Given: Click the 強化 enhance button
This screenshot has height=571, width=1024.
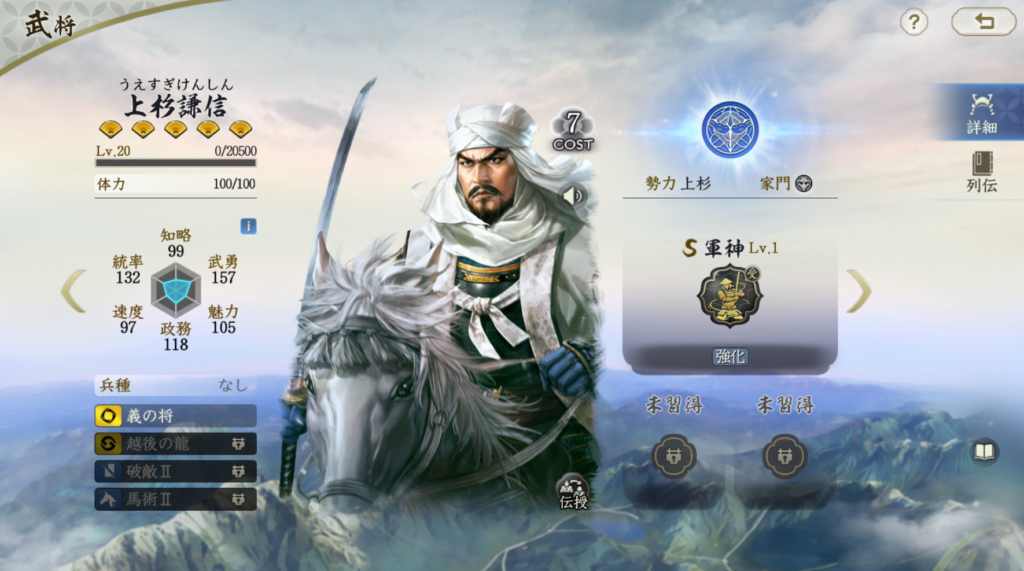Looking at the screenshot, I should 730,357.
